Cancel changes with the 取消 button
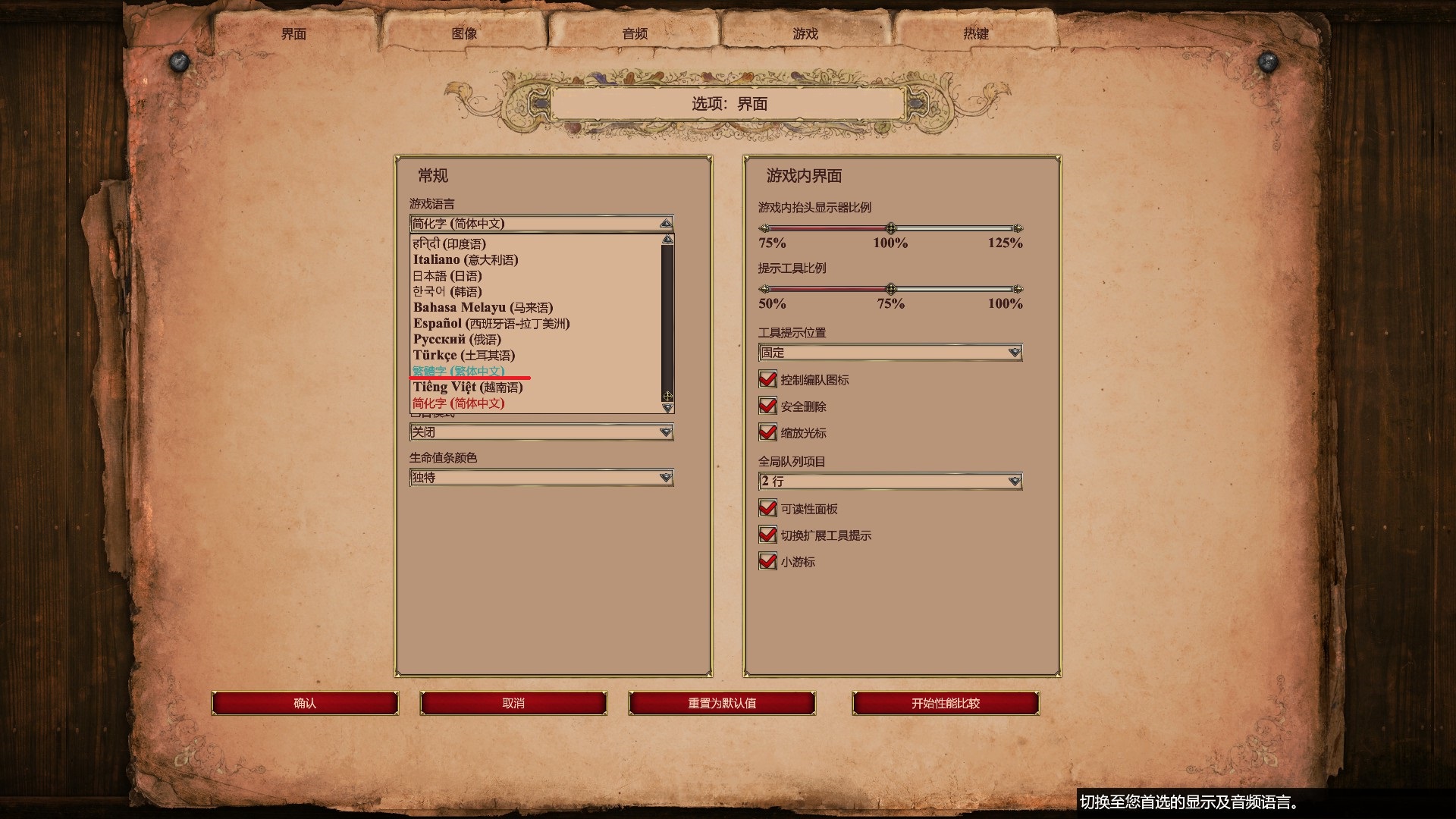Viewport: 1456px width, 819px height. [x=513, y=704]
